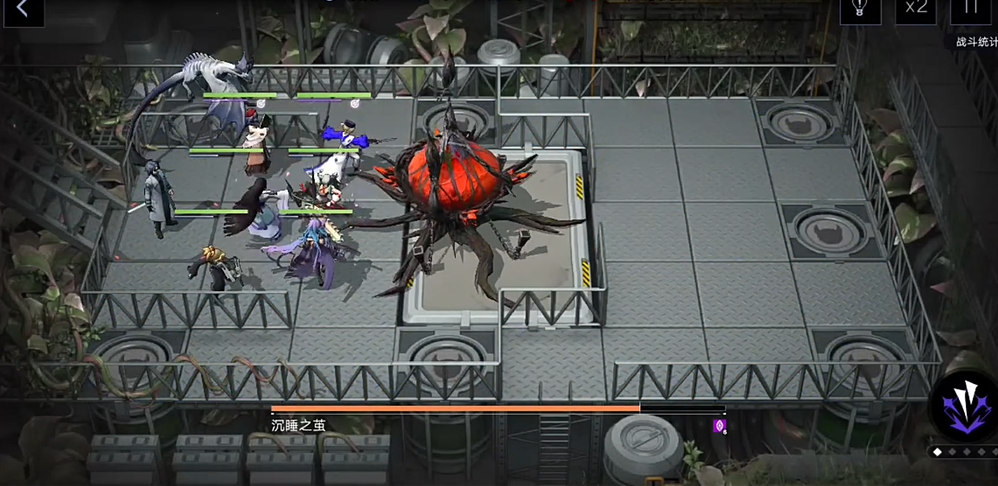
Task: Toggle the x2 battle speed
Action: tap(915, 10)
